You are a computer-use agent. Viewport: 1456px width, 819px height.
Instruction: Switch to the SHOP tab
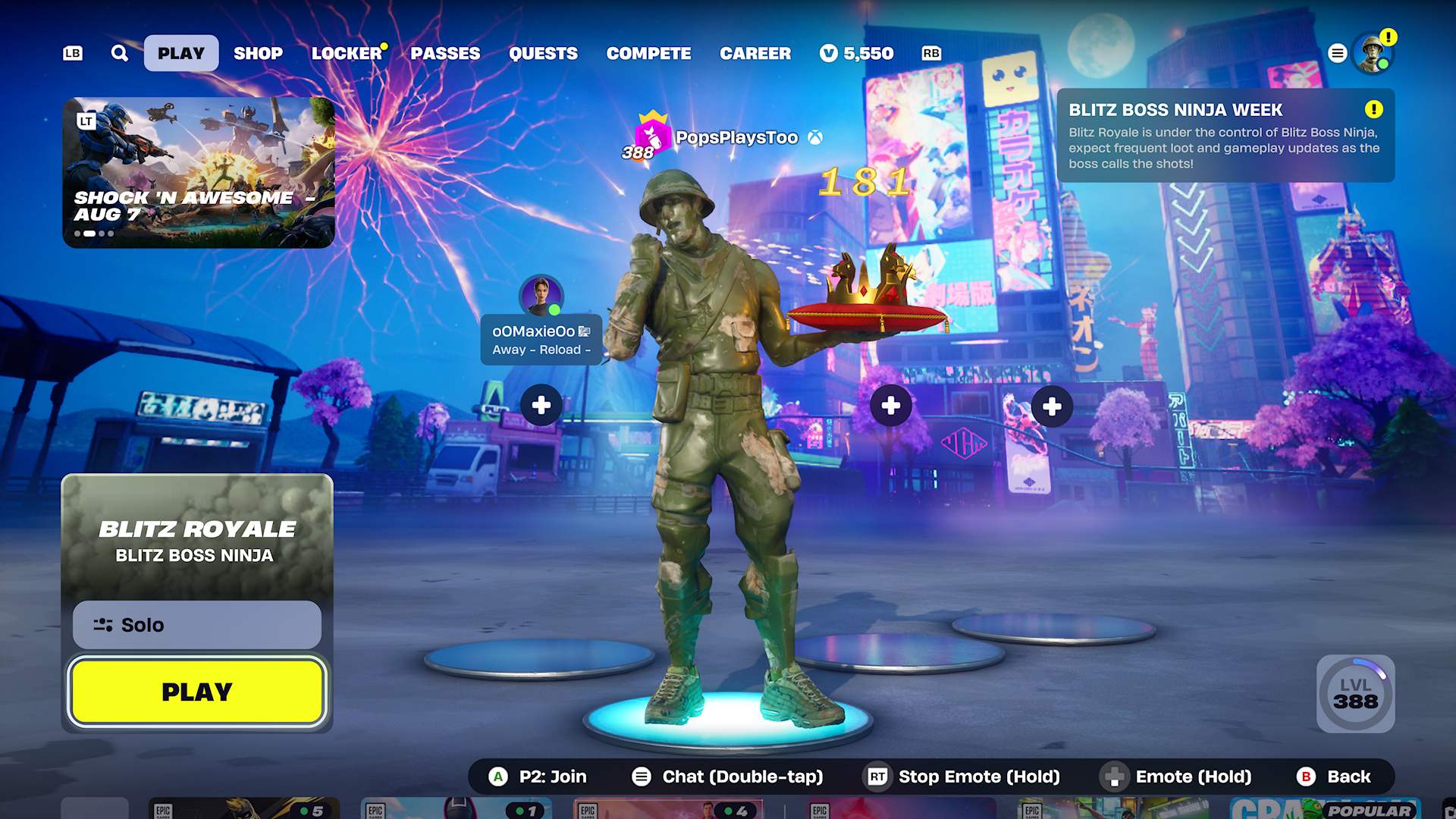(258, 53)
